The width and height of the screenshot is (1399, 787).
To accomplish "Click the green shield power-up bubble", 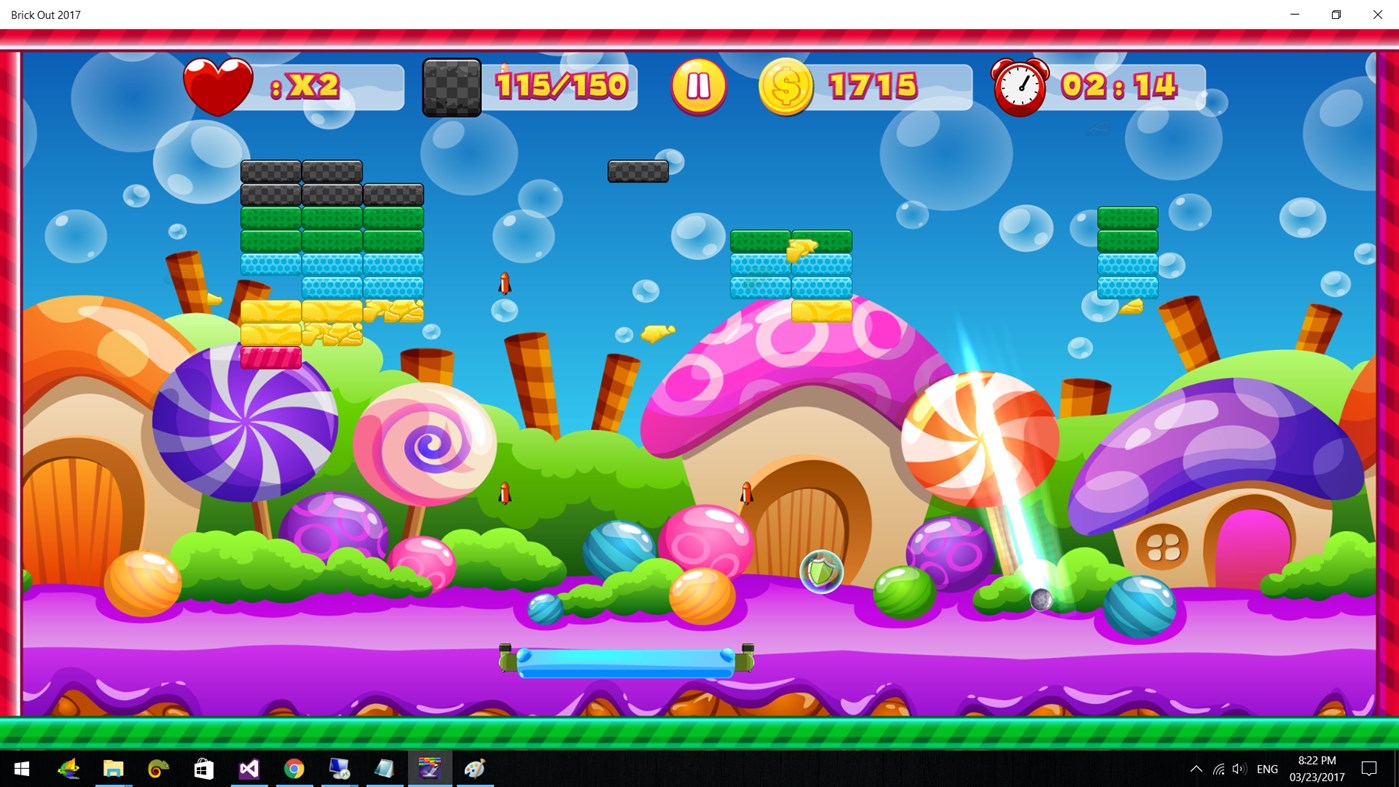I will click(x=821, y=571).
